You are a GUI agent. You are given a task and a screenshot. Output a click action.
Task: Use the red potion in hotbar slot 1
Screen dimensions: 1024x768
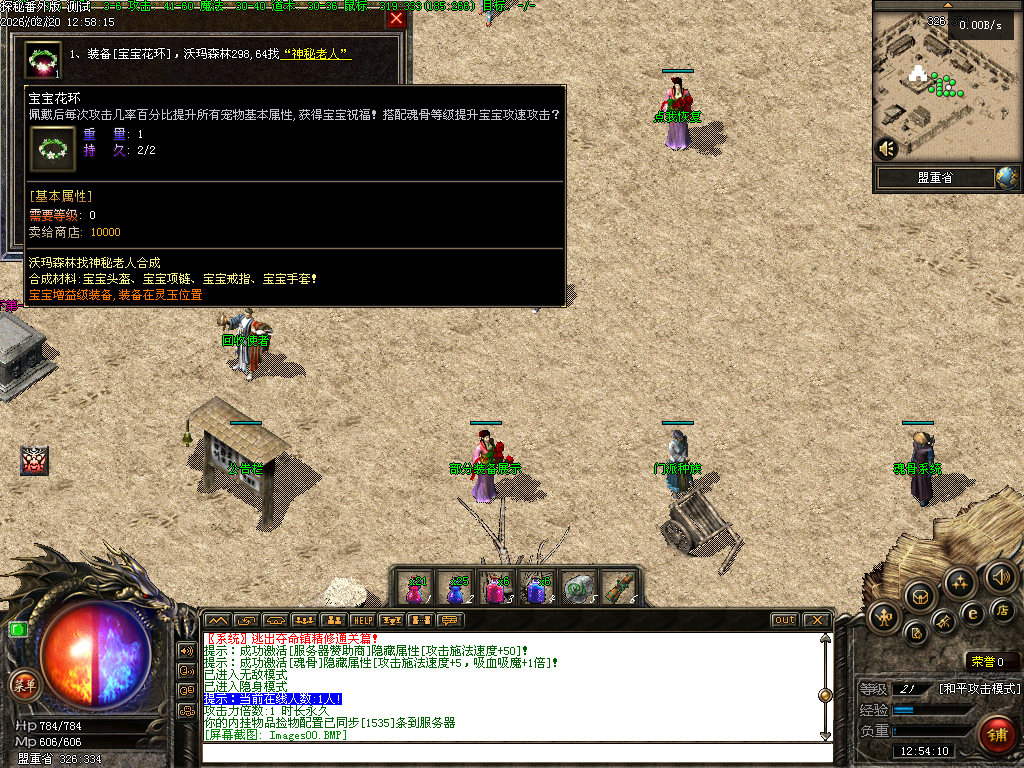coord(416,589)
